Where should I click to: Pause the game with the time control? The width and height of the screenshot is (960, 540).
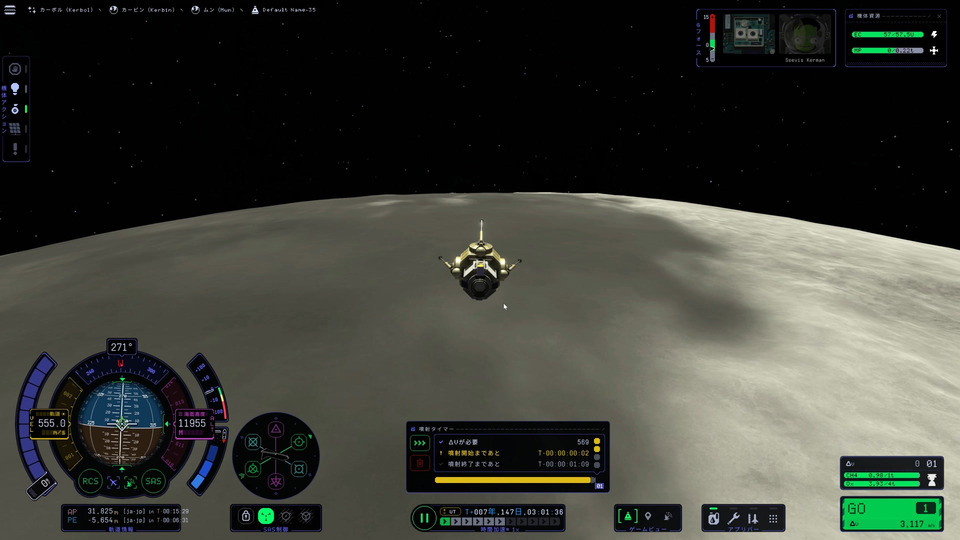point(424,518)
